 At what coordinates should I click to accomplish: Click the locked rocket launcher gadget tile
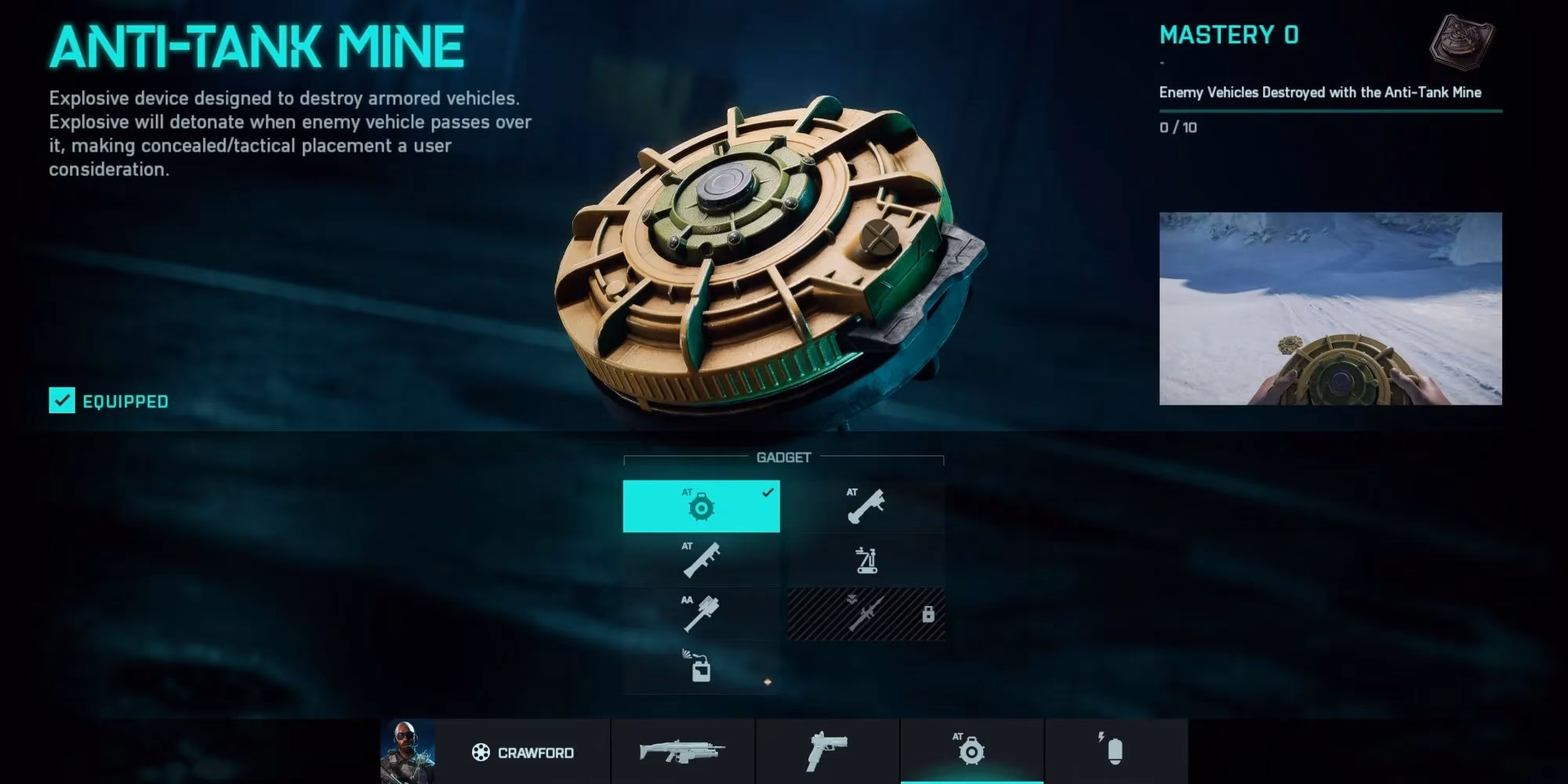pos(866,612)
